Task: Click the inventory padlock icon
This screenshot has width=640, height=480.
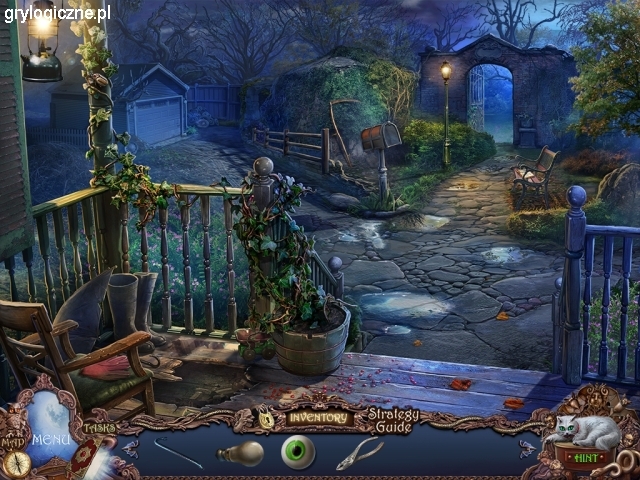Action: point(267,420)
